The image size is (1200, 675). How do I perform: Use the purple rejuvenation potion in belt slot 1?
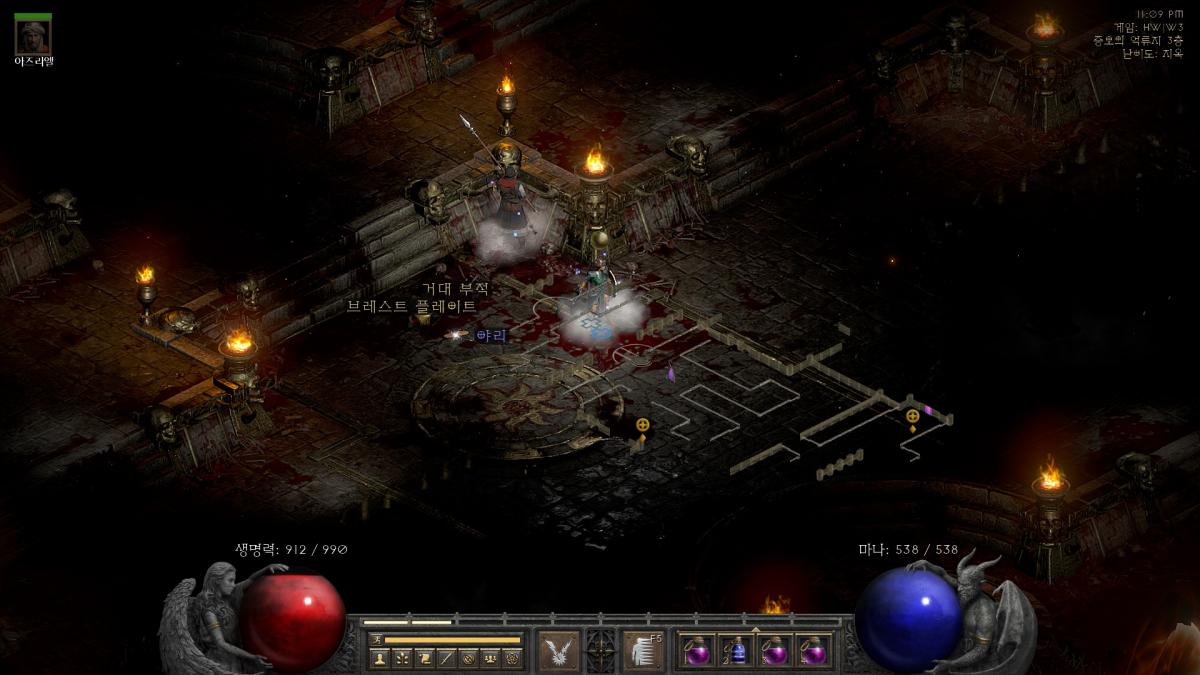click(697, 651)
